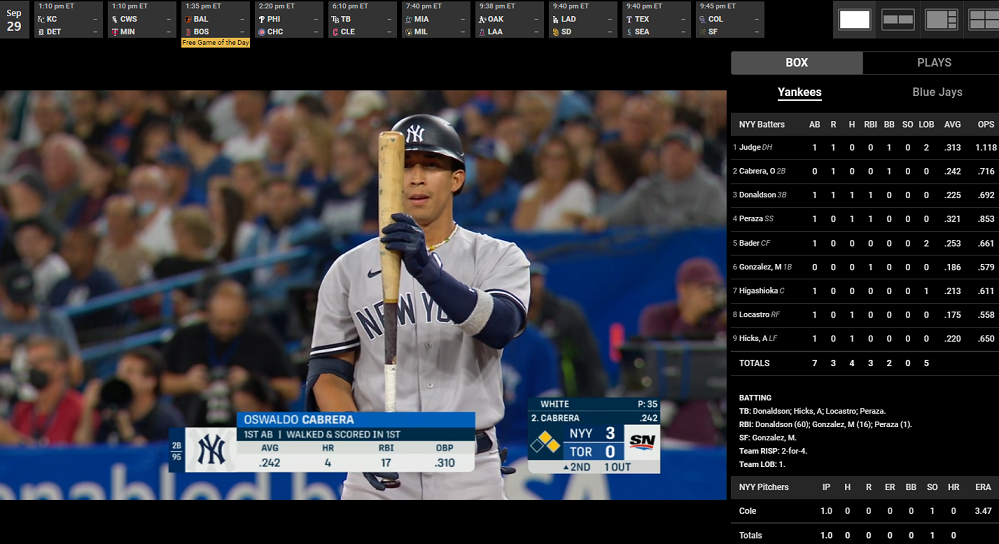Open the TB vs CLE game tile
This screenshot has height=544, width=999.
(362, 19)
